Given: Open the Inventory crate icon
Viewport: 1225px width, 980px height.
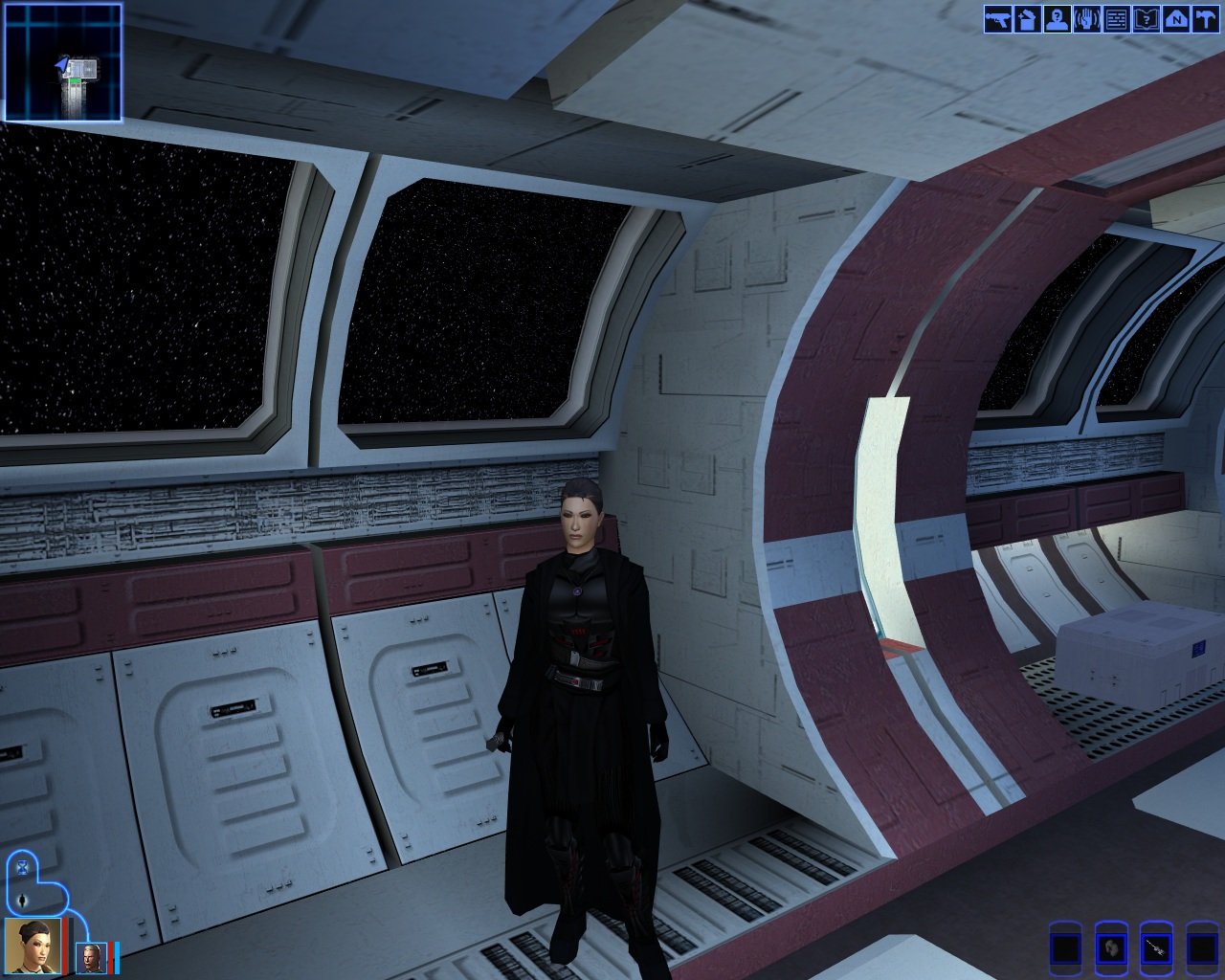Looking at the screenshot, I should click(1027, 19).
